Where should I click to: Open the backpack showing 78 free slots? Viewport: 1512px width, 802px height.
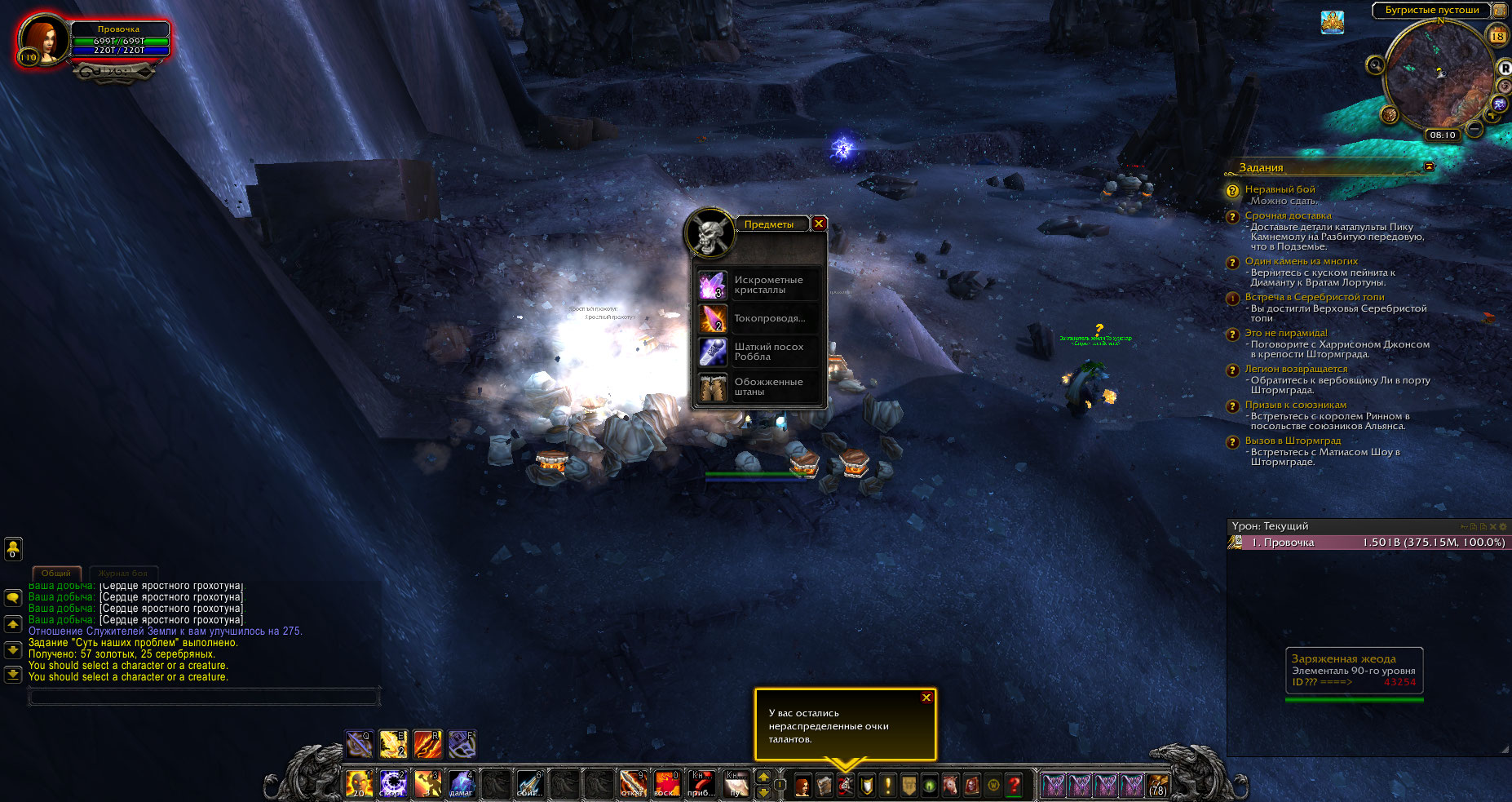1157,785
